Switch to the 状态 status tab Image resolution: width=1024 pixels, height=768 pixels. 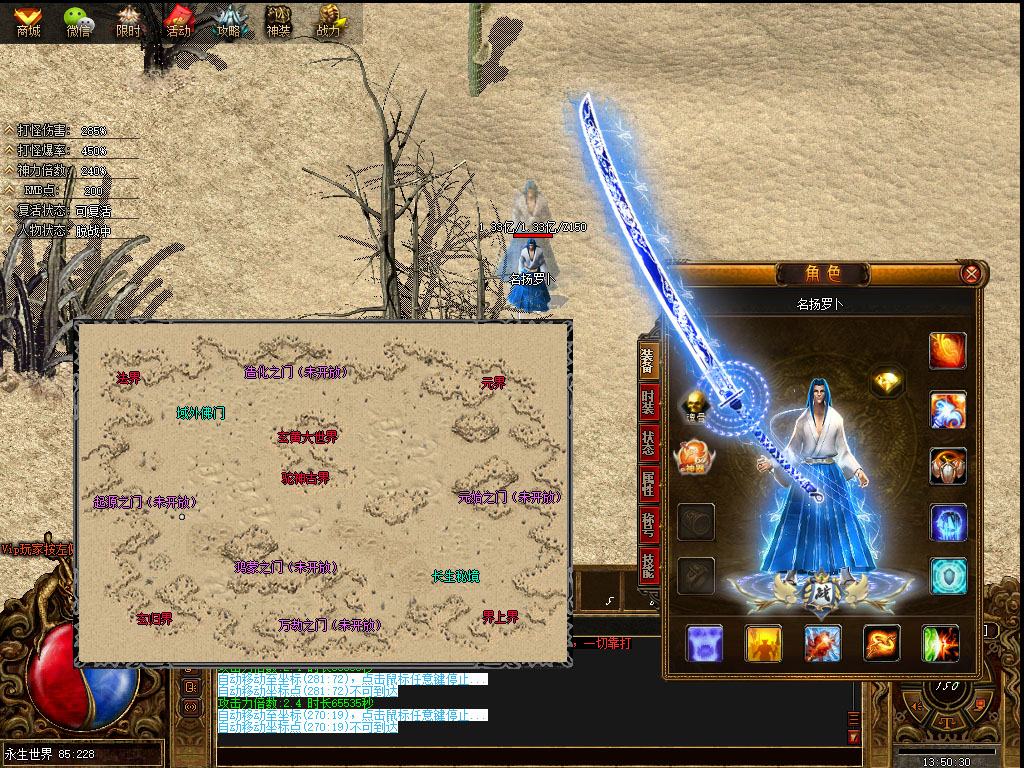[648, 443]
